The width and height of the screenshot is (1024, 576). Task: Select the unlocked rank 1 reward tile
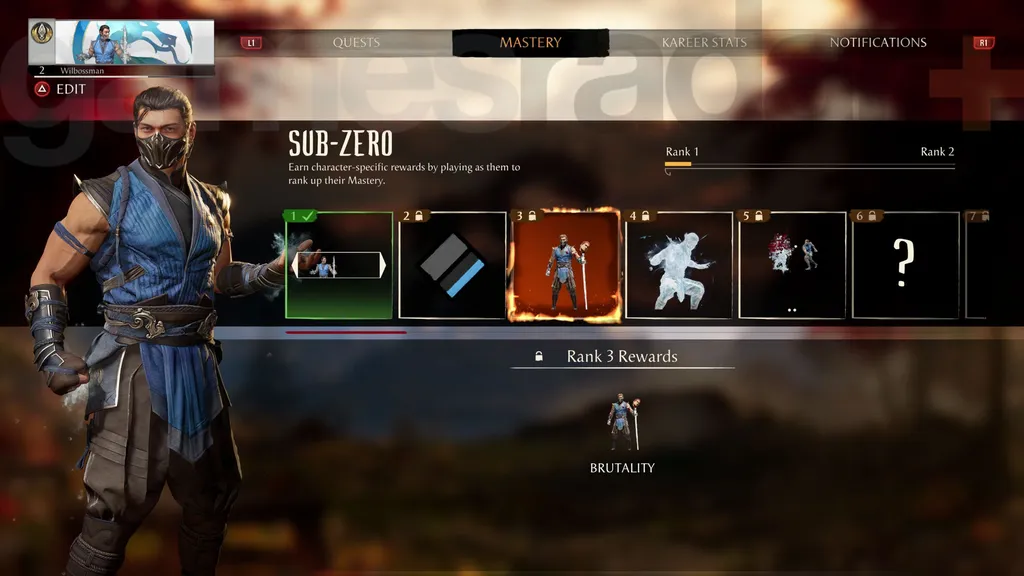338,266
